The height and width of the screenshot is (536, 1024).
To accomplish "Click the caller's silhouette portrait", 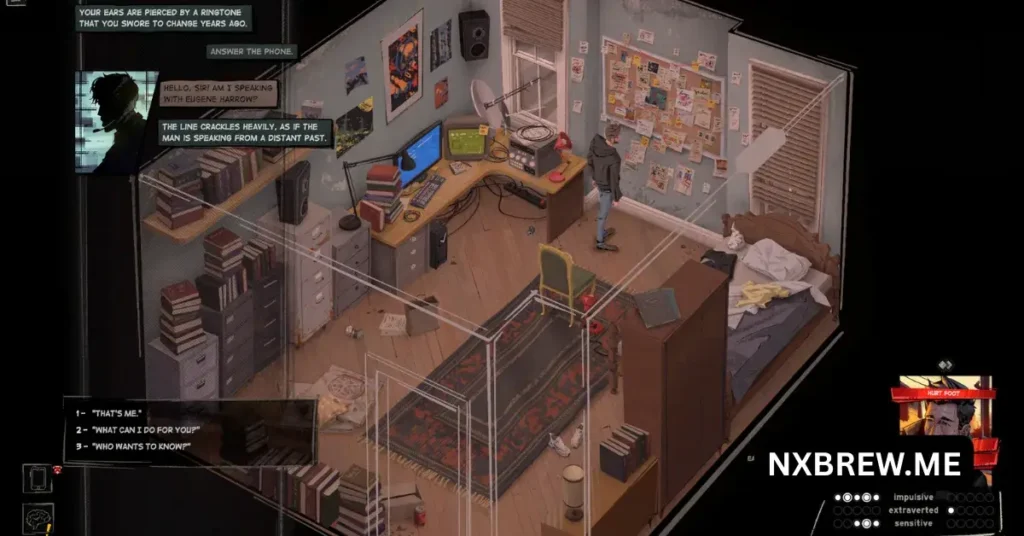I will pos(116,121).
